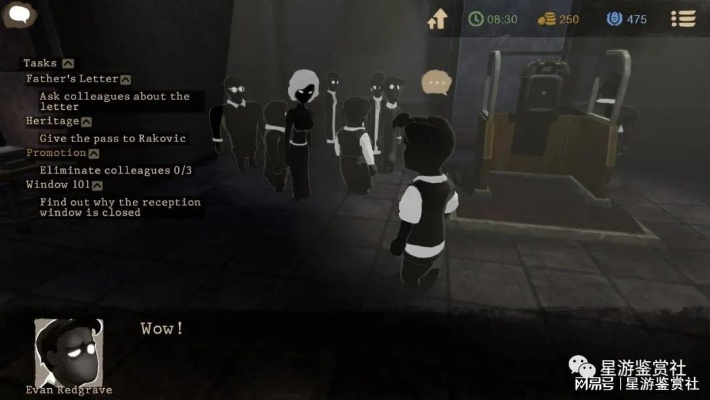Tap the speech bubble above the colleagues
710x400 pixels.
click(x=435, y=82)
